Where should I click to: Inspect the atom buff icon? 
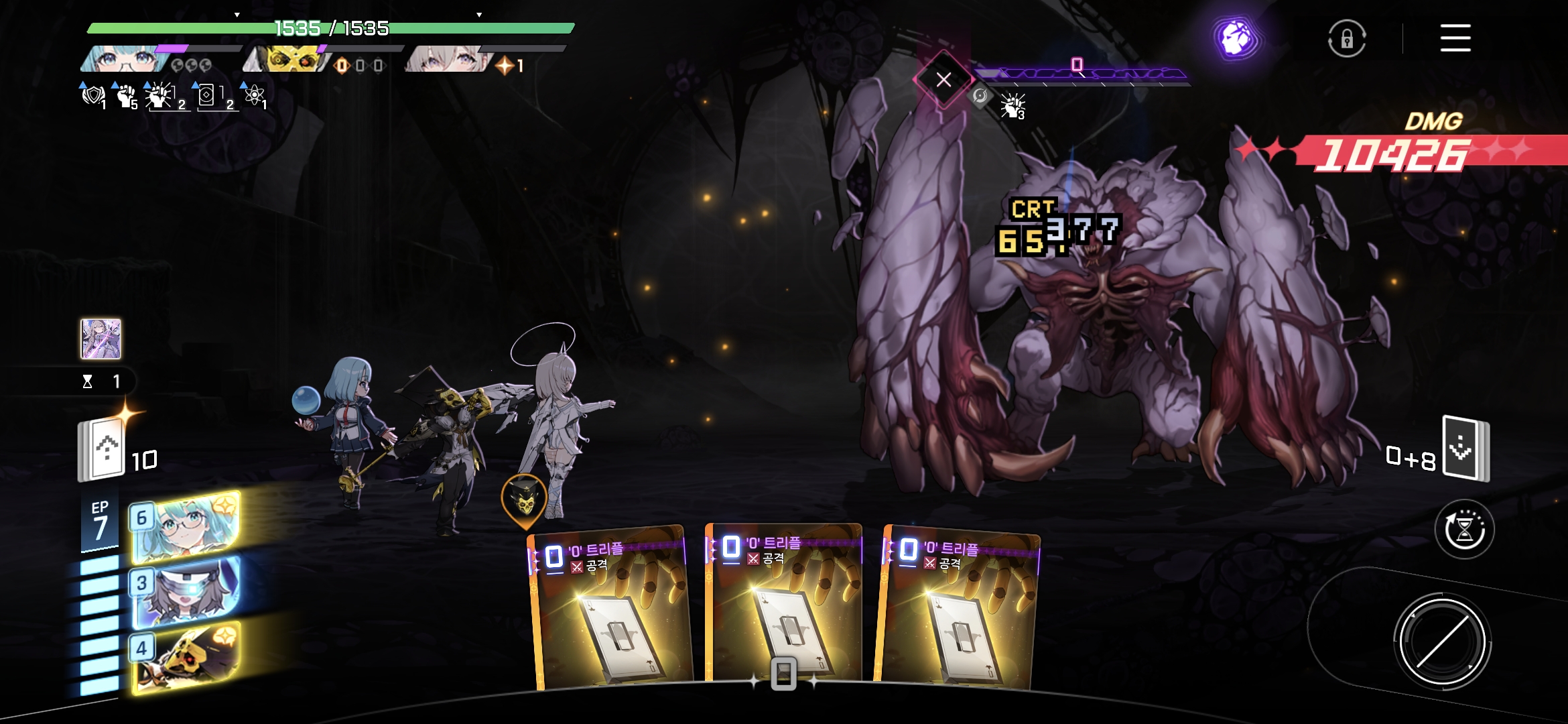tap(254, 96)
